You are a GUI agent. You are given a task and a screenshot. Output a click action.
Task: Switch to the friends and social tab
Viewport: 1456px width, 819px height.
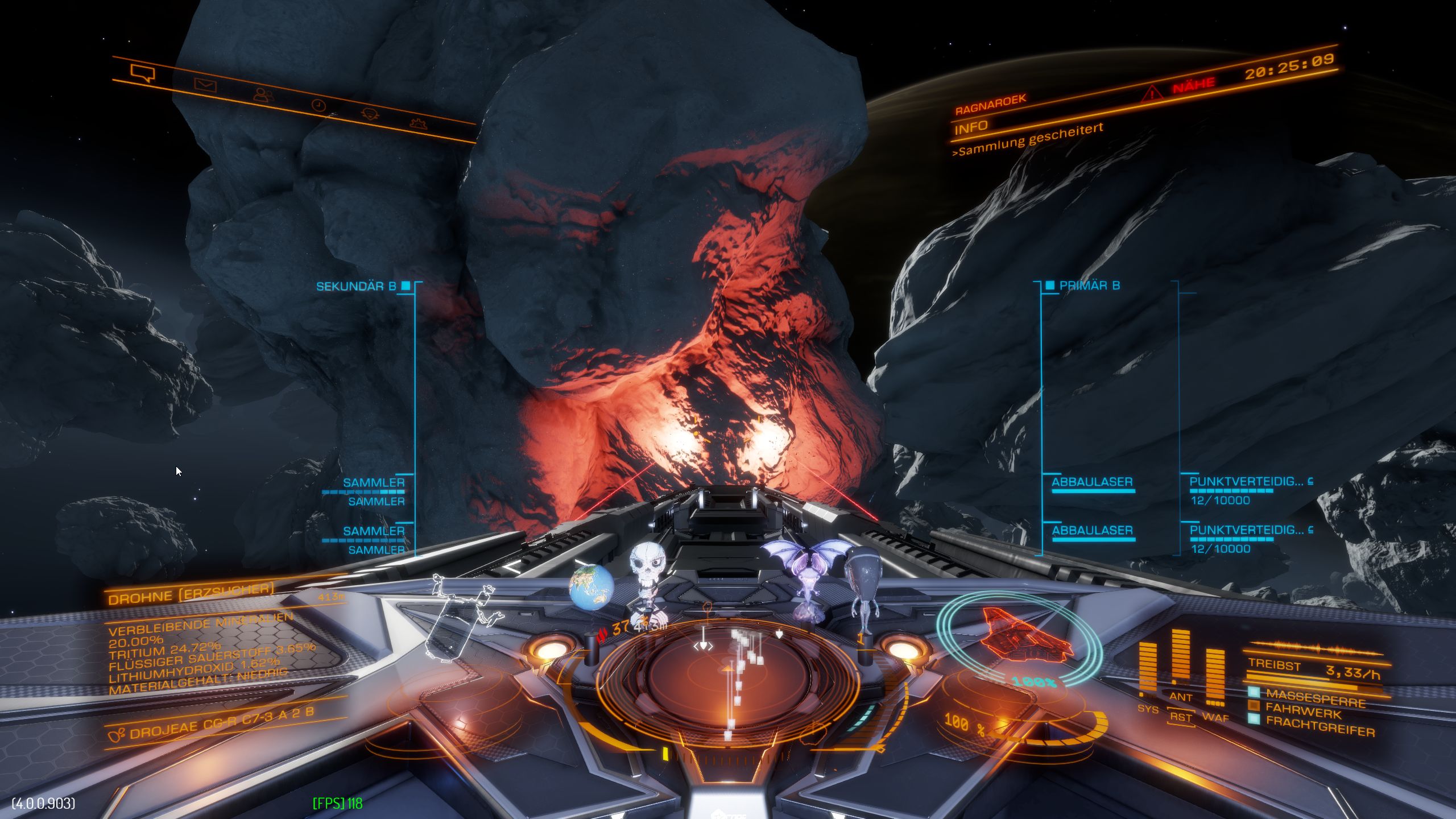pyautogui.click(x=263, y=95)
